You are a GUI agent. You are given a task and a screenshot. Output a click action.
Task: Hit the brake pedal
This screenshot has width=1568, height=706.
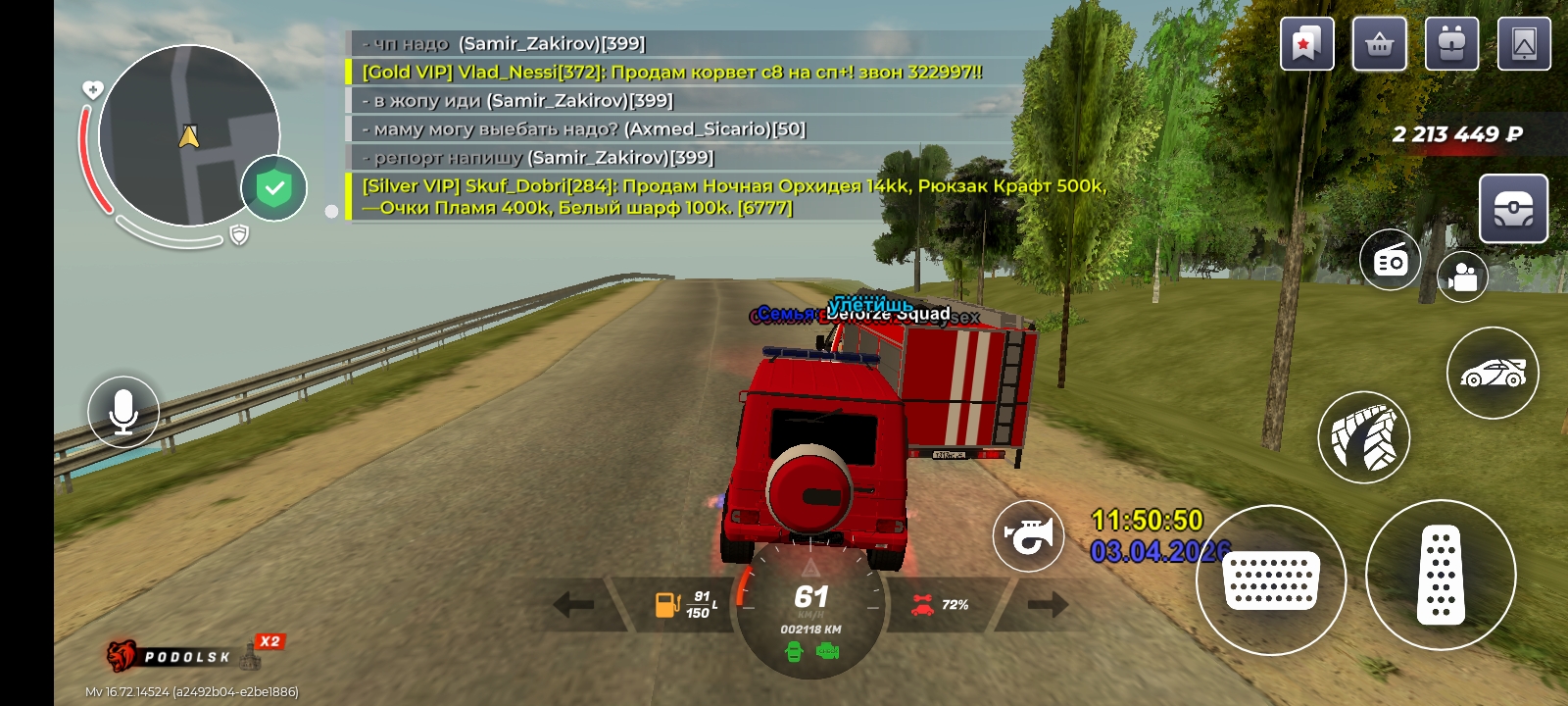(1271, 580)
